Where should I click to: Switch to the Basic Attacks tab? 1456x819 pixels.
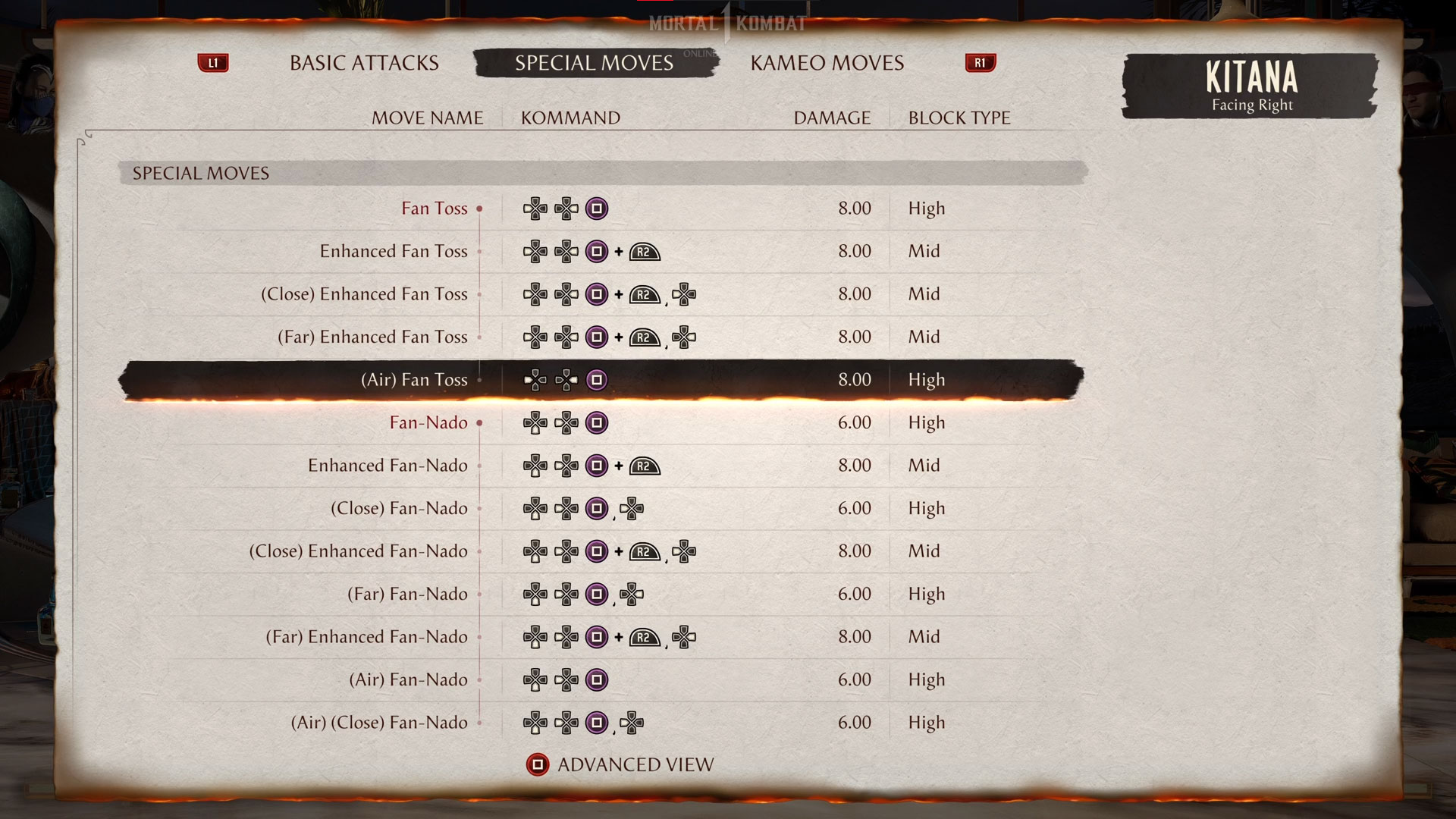pos(362,63)
